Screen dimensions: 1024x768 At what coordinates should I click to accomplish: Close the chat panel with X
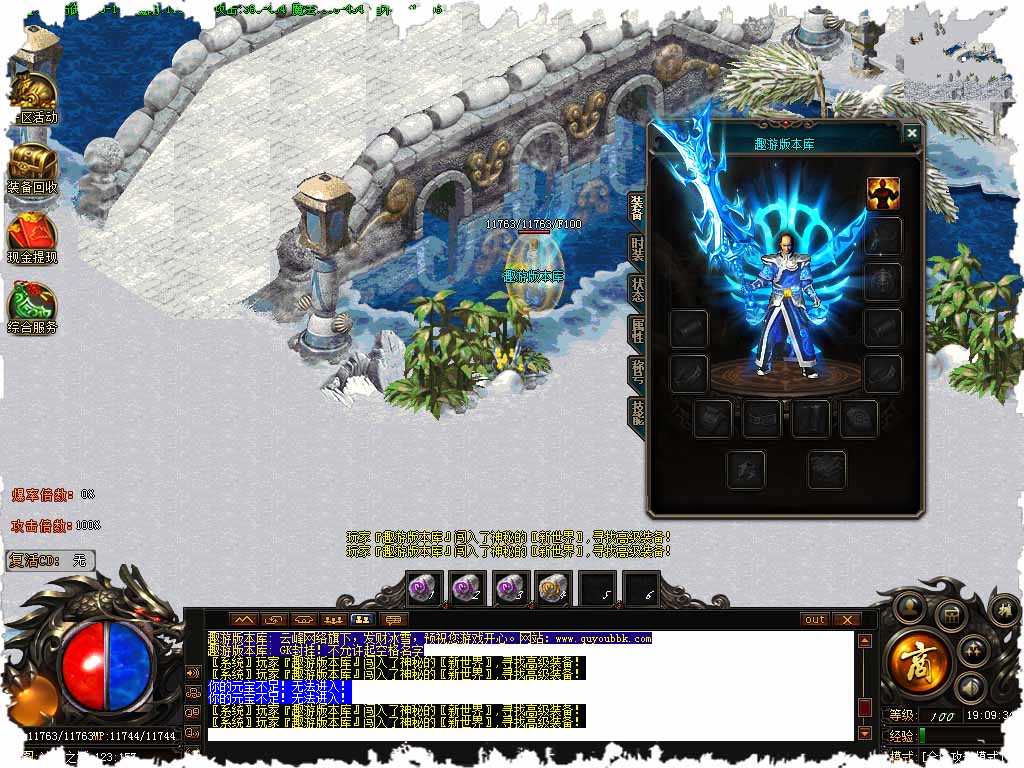tap(847, 619)
